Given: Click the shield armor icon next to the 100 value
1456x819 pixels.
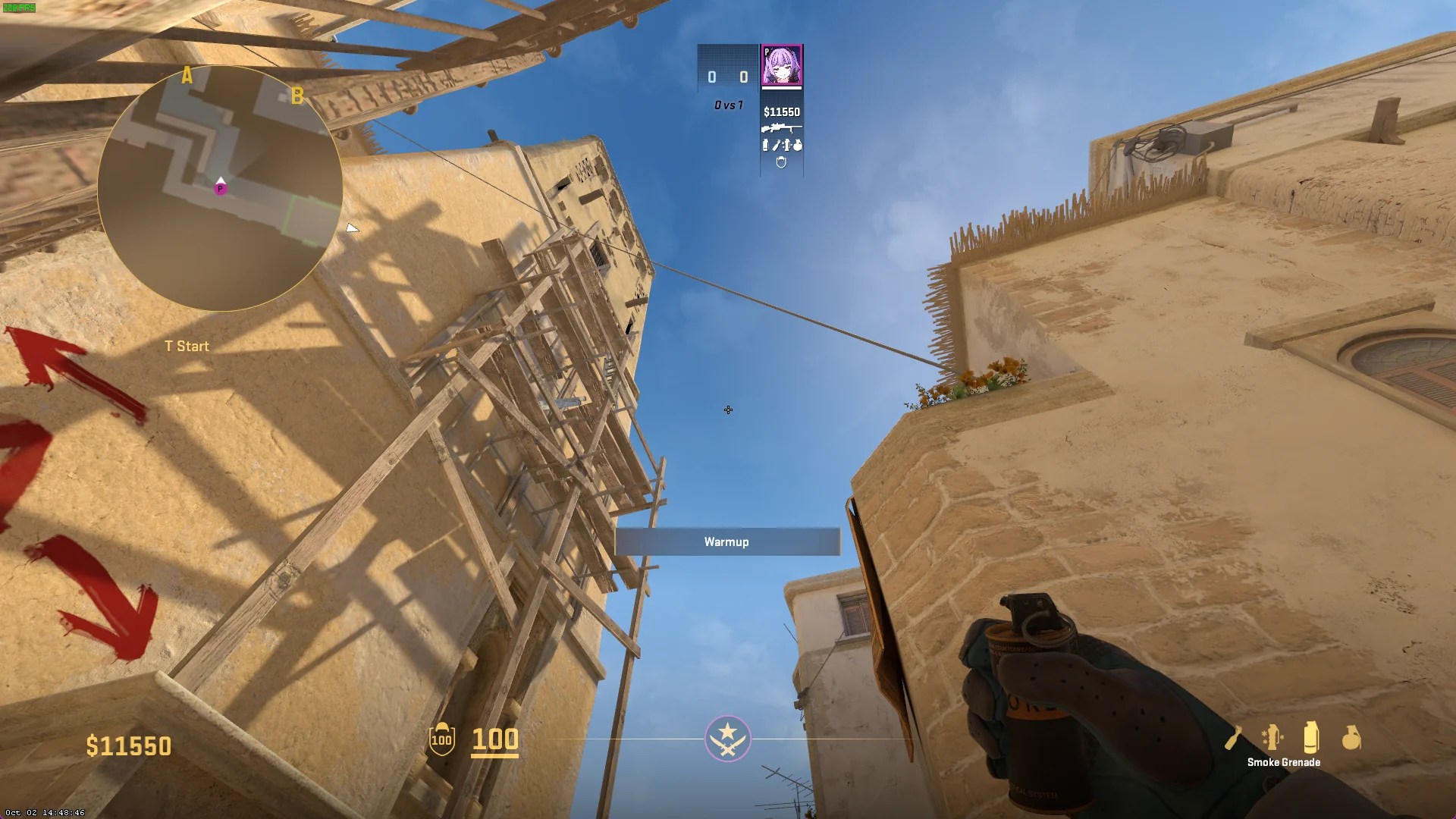Looking at the screenshot, I should coord(442,739).
